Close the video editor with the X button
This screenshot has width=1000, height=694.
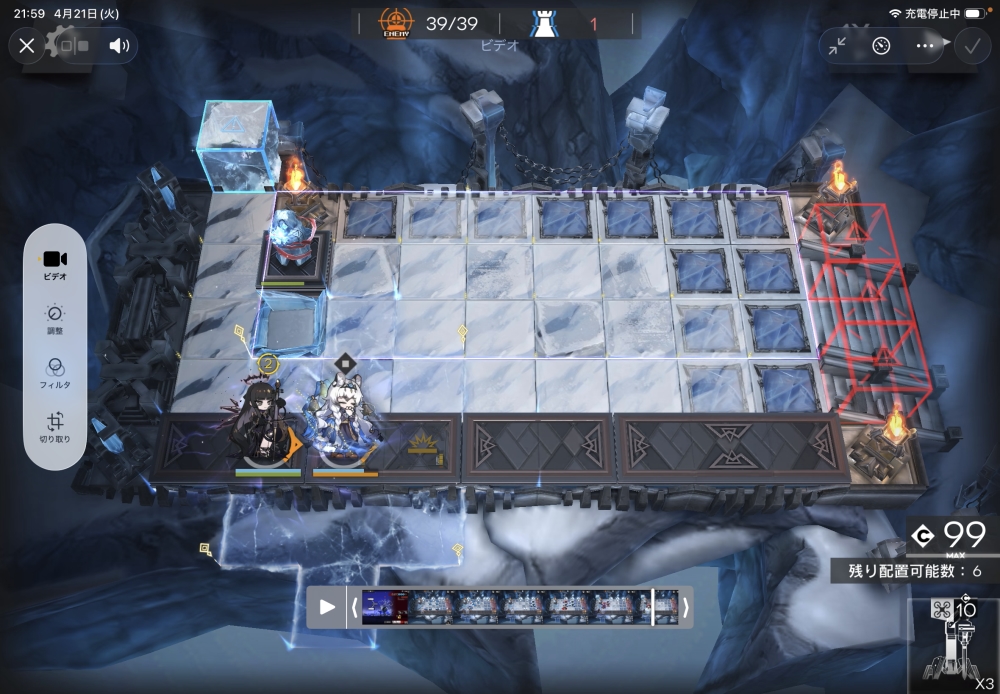27,45
